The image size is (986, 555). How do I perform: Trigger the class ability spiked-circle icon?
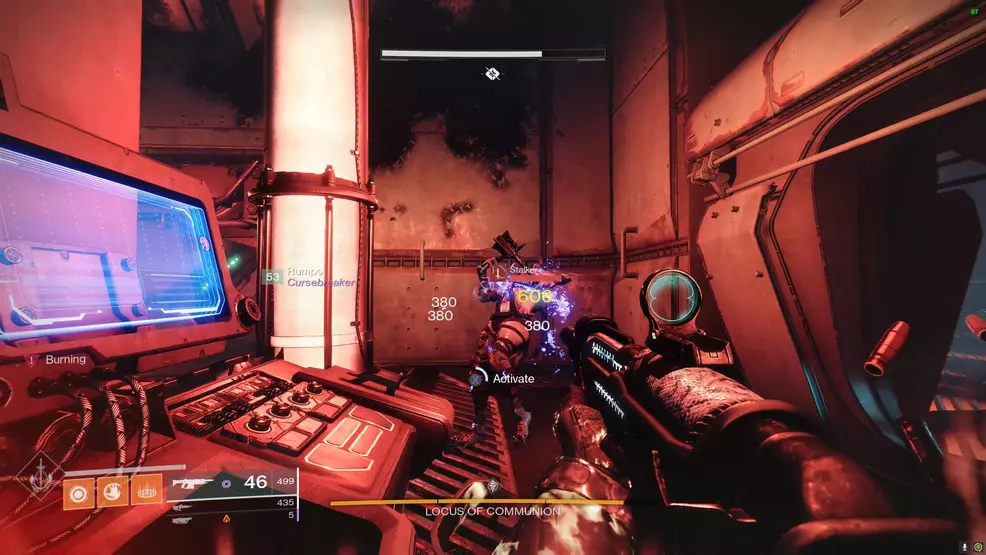pos(147,490)
